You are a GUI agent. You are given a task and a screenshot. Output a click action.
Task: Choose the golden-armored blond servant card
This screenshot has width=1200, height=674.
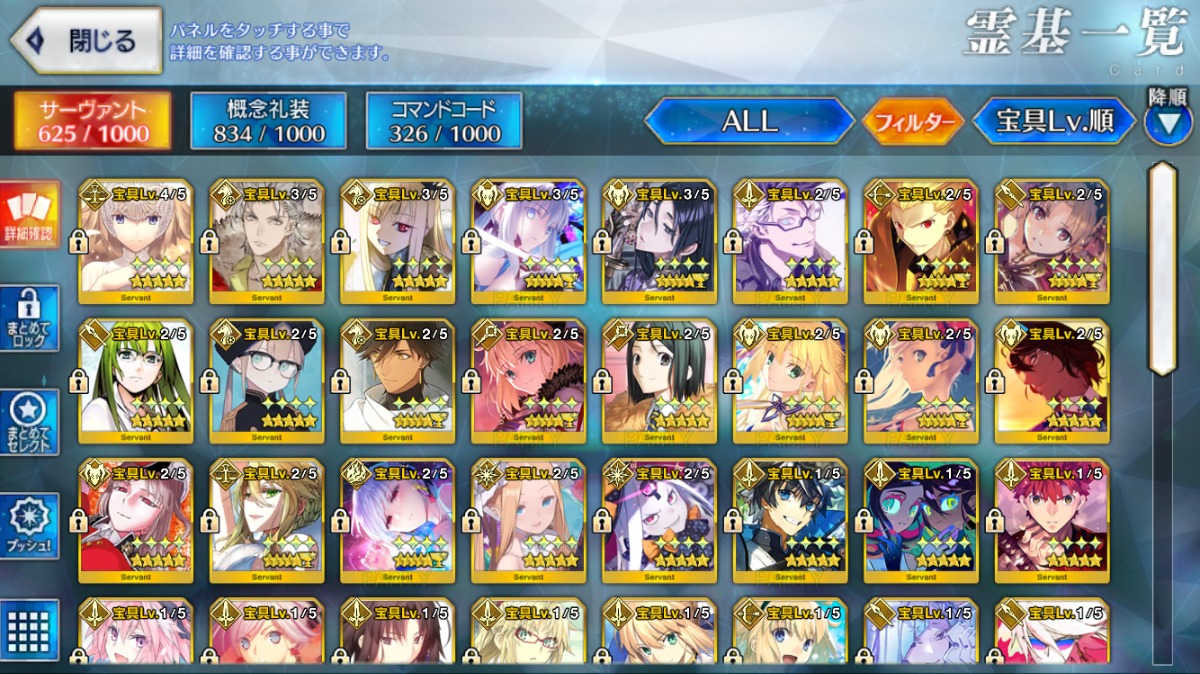(x=921, y=241)
